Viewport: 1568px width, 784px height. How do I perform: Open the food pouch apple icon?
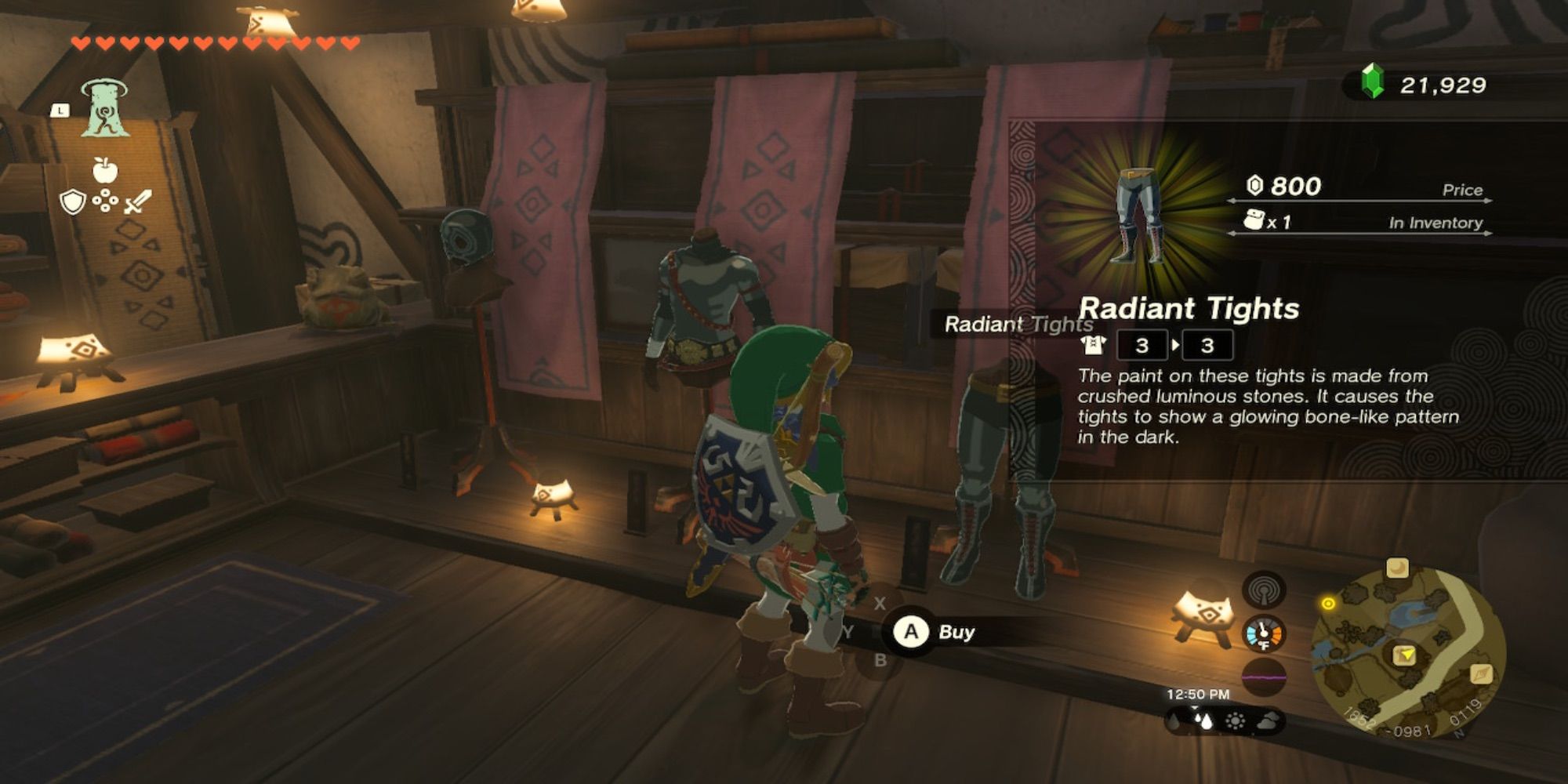point(106,169)
